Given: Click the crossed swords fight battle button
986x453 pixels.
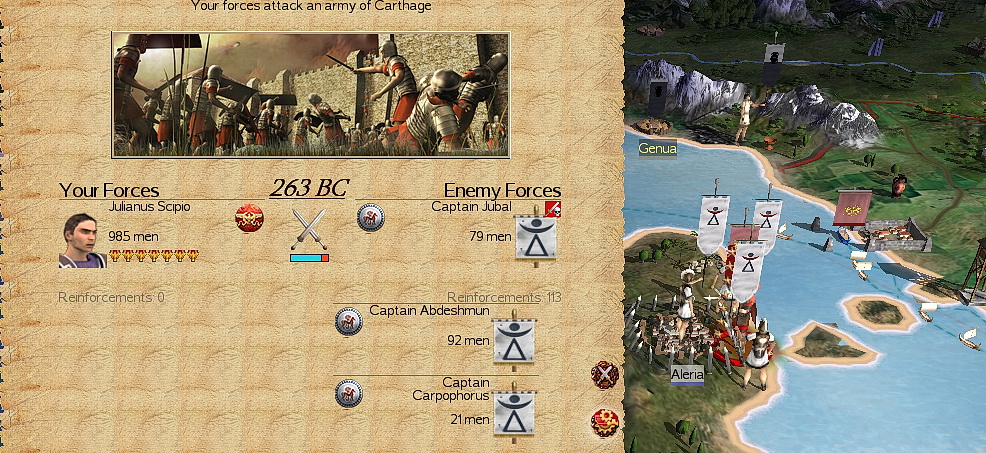Looking at the screenshot, I should pos(604,375).
